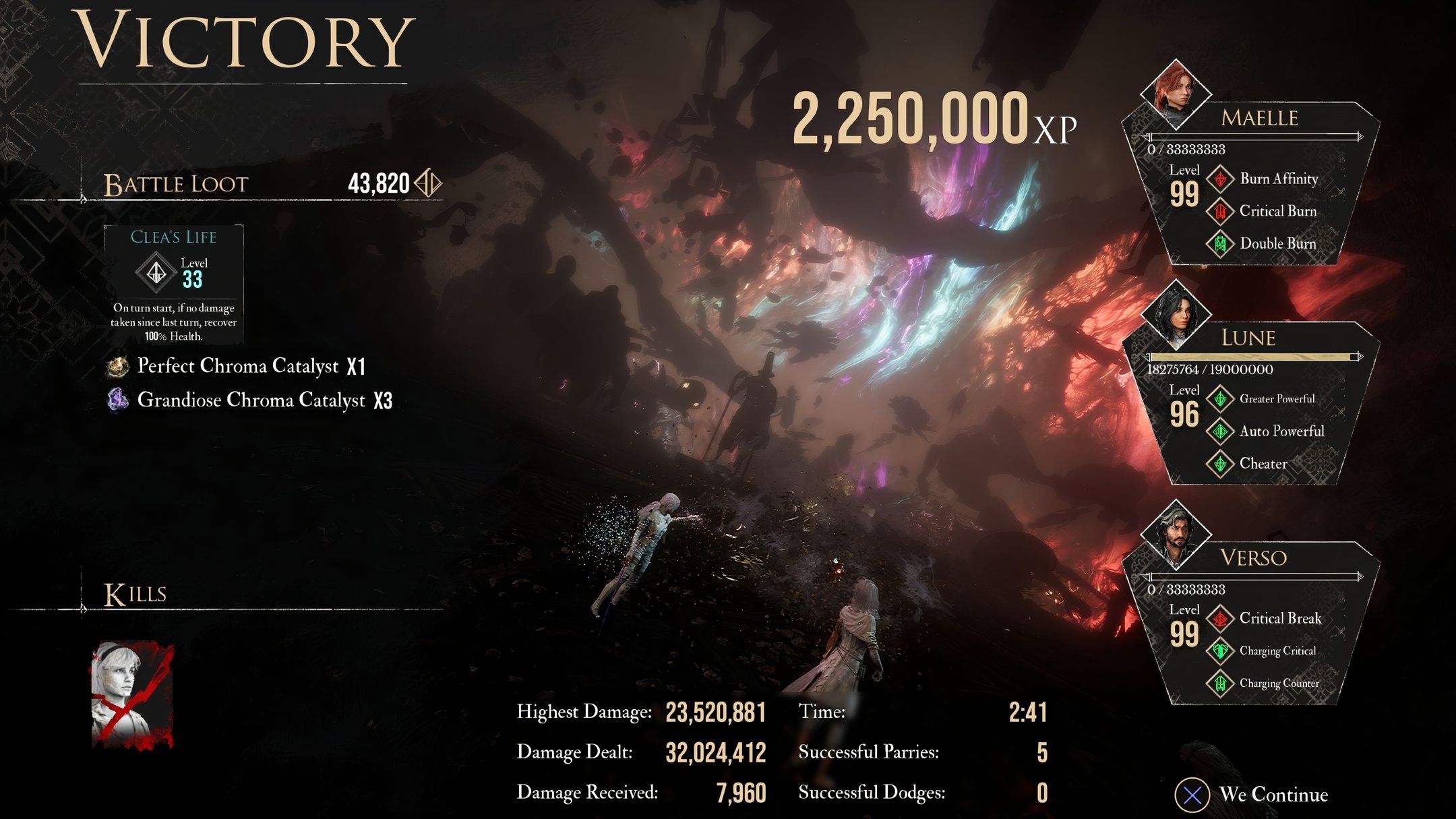Image resolution: width=1456 pixels, height=819 pixels.
Task: View the defeated enemy kill portrait
Action: click(132, 694)
